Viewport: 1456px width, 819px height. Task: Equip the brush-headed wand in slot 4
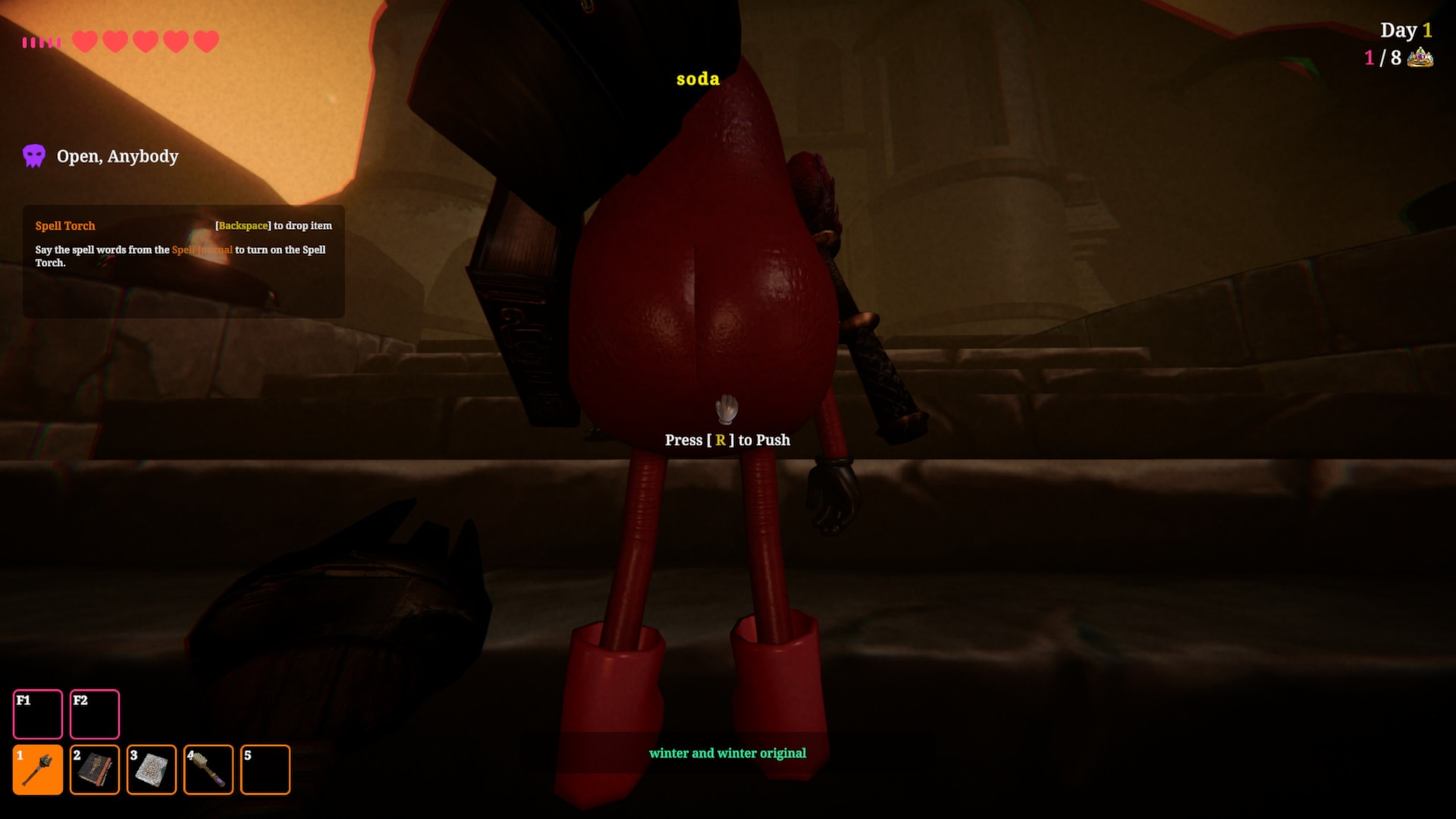coord(209,770)
